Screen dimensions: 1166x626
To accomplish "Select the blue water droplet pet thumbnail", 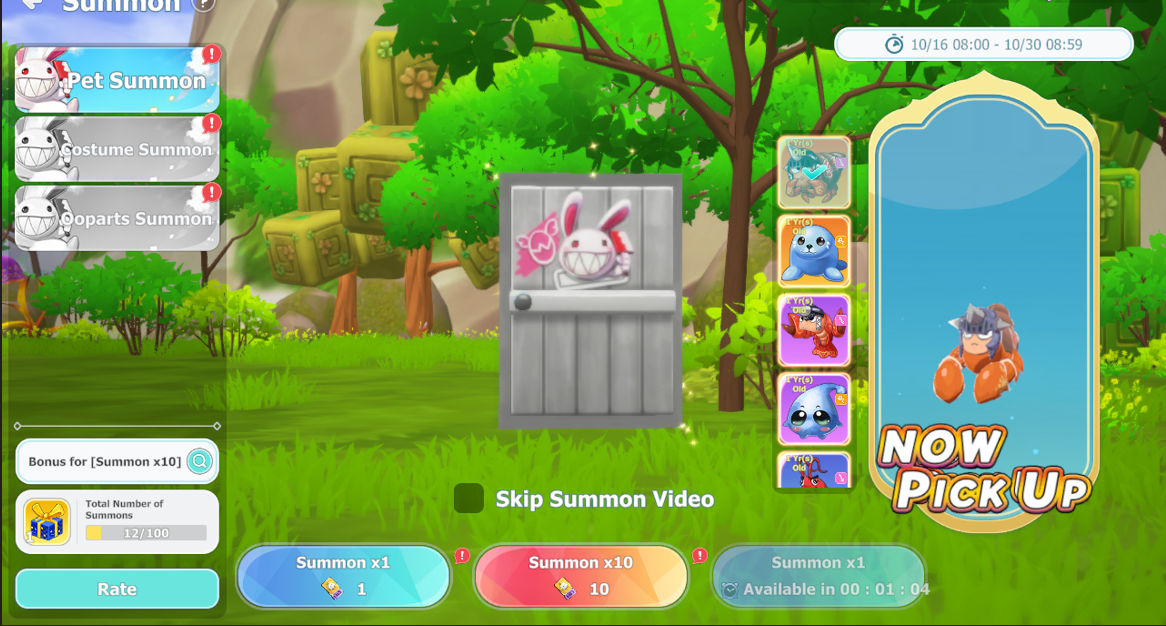I will pos(814,409).
